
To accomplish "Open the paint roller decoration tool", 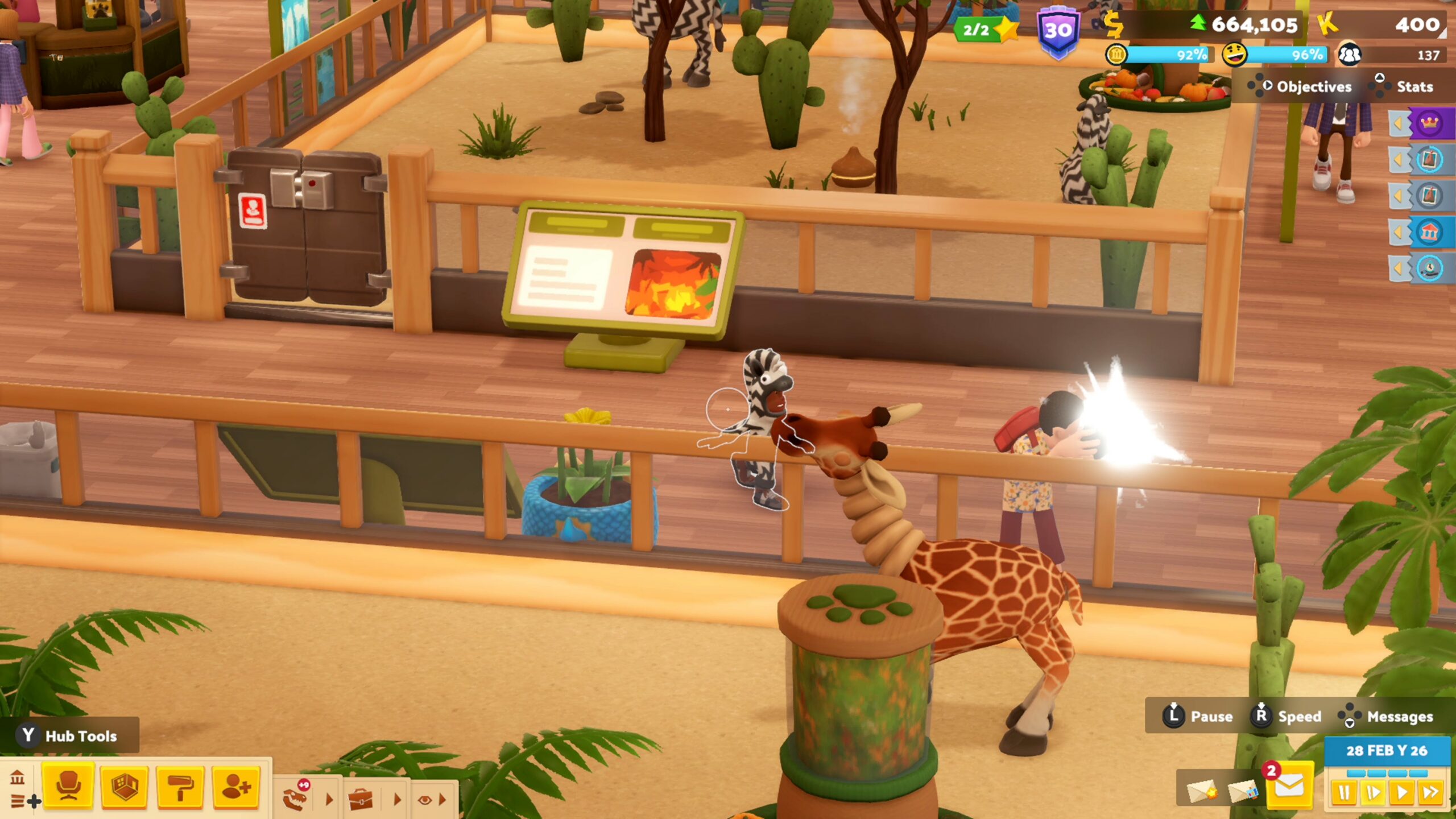I will [180, 787].
